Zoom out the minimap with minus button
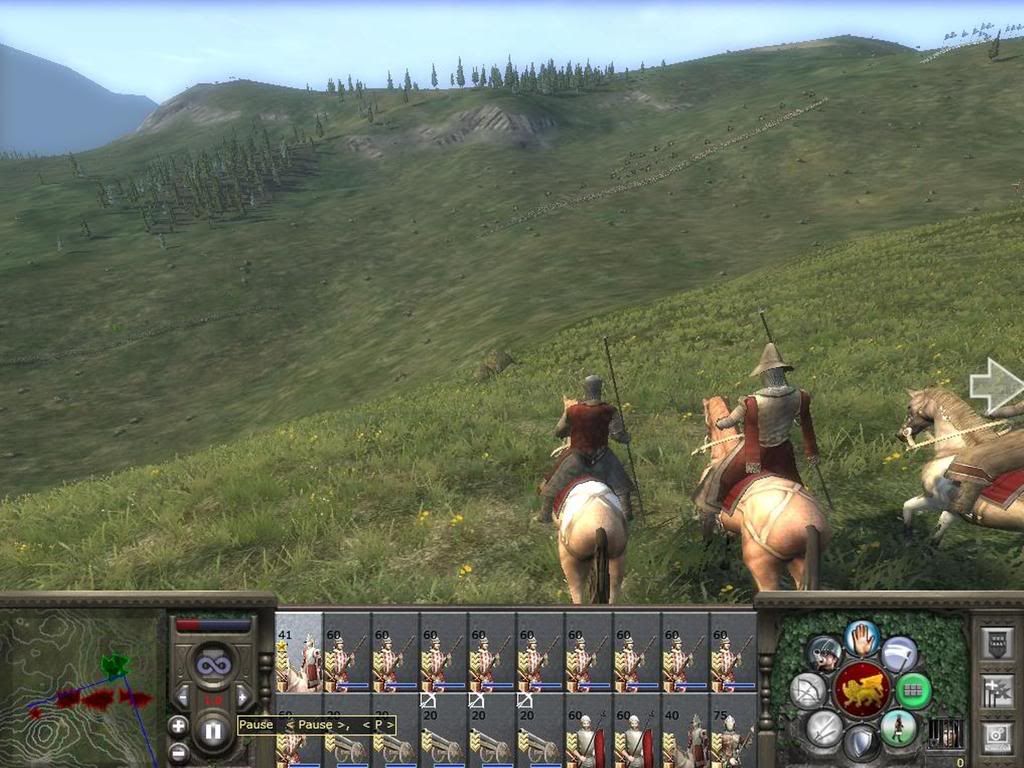Viewport: 1024px width, 768px height. (x=178, y=752)
